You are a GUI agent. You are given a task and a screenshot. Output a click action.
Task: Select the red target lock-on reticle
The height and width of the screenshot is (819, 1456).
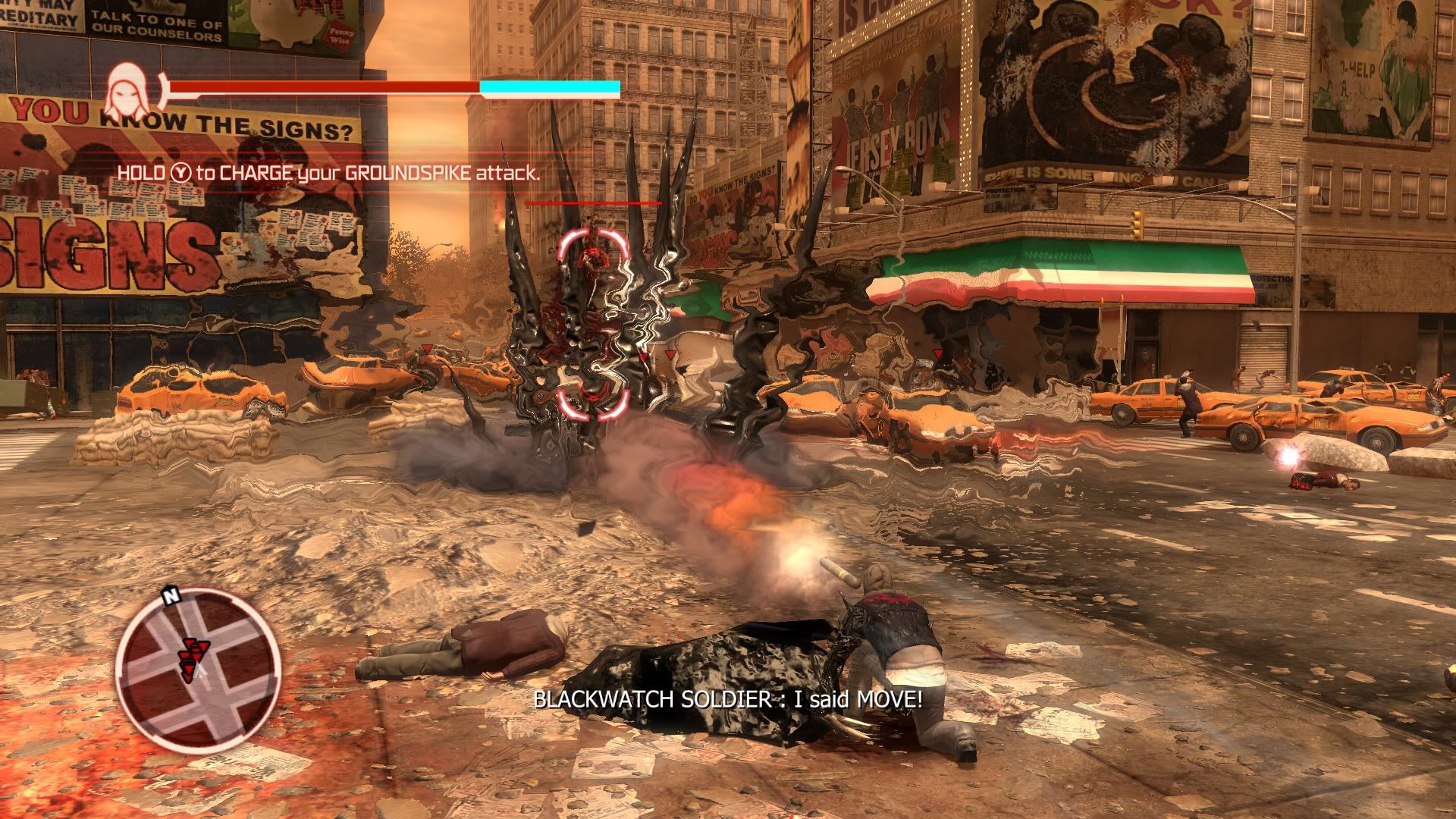click(593, 326)
